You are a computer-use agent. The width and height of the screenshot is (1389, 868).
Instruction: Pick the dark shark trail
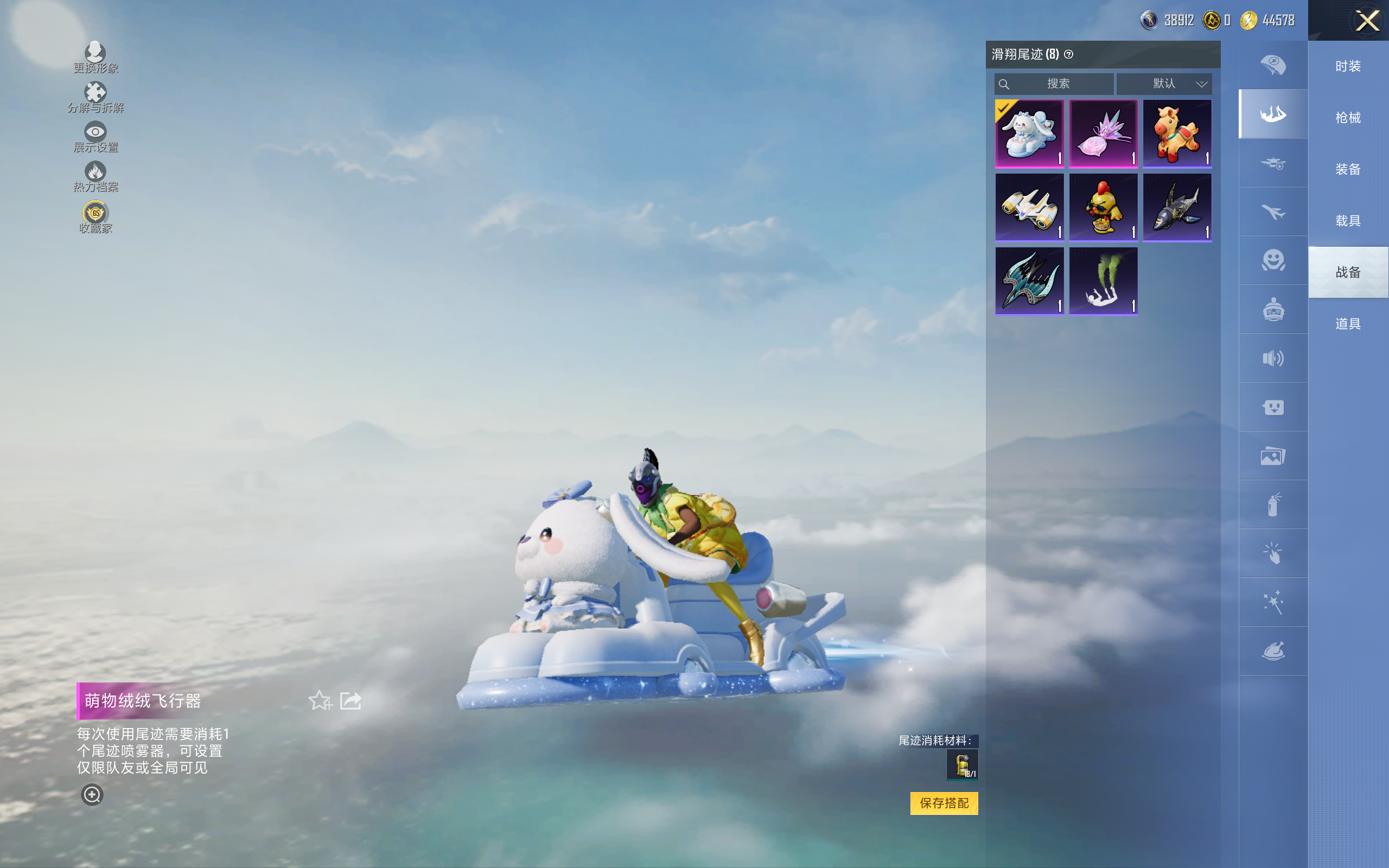1177,207
